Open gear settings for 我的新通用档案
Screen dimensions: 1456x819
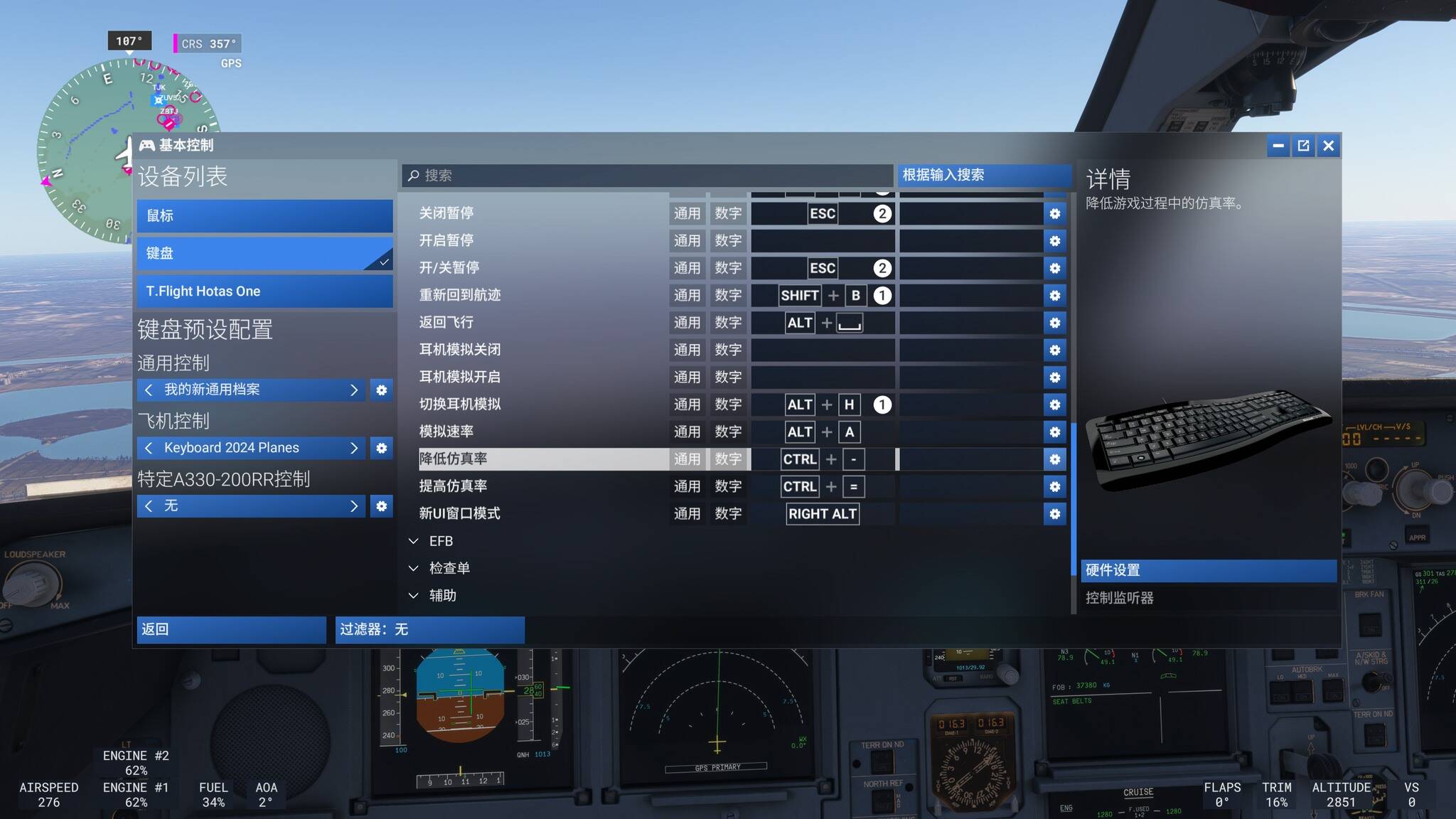382,390
